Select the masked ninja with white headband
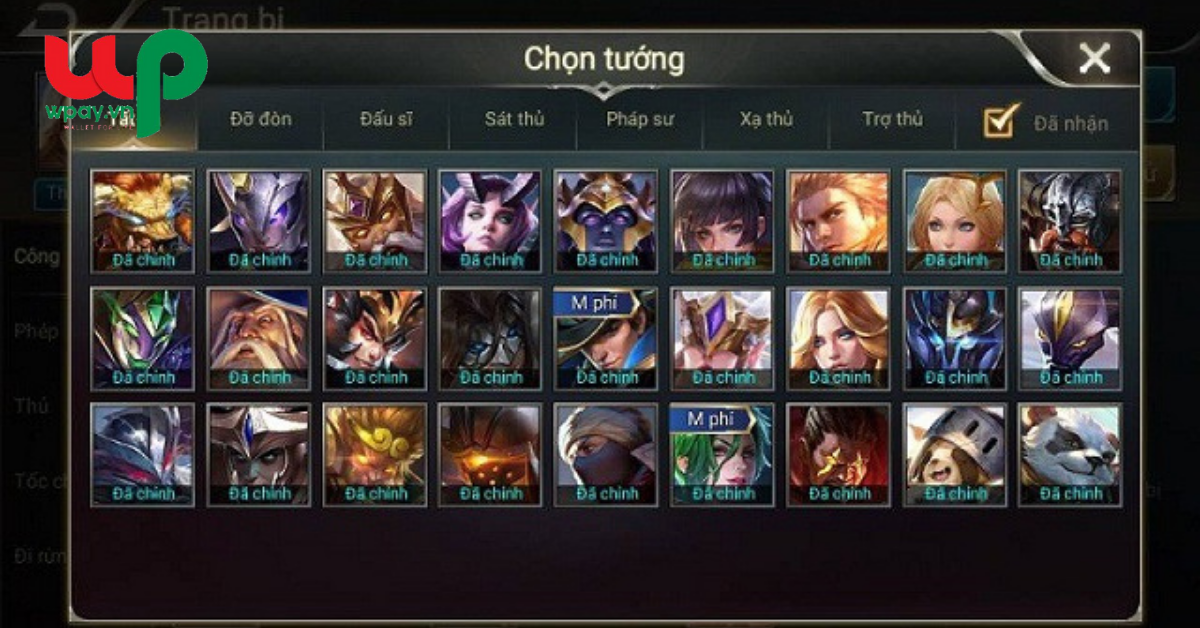The height and width of the screenshot is (628, 1200). 606,455
